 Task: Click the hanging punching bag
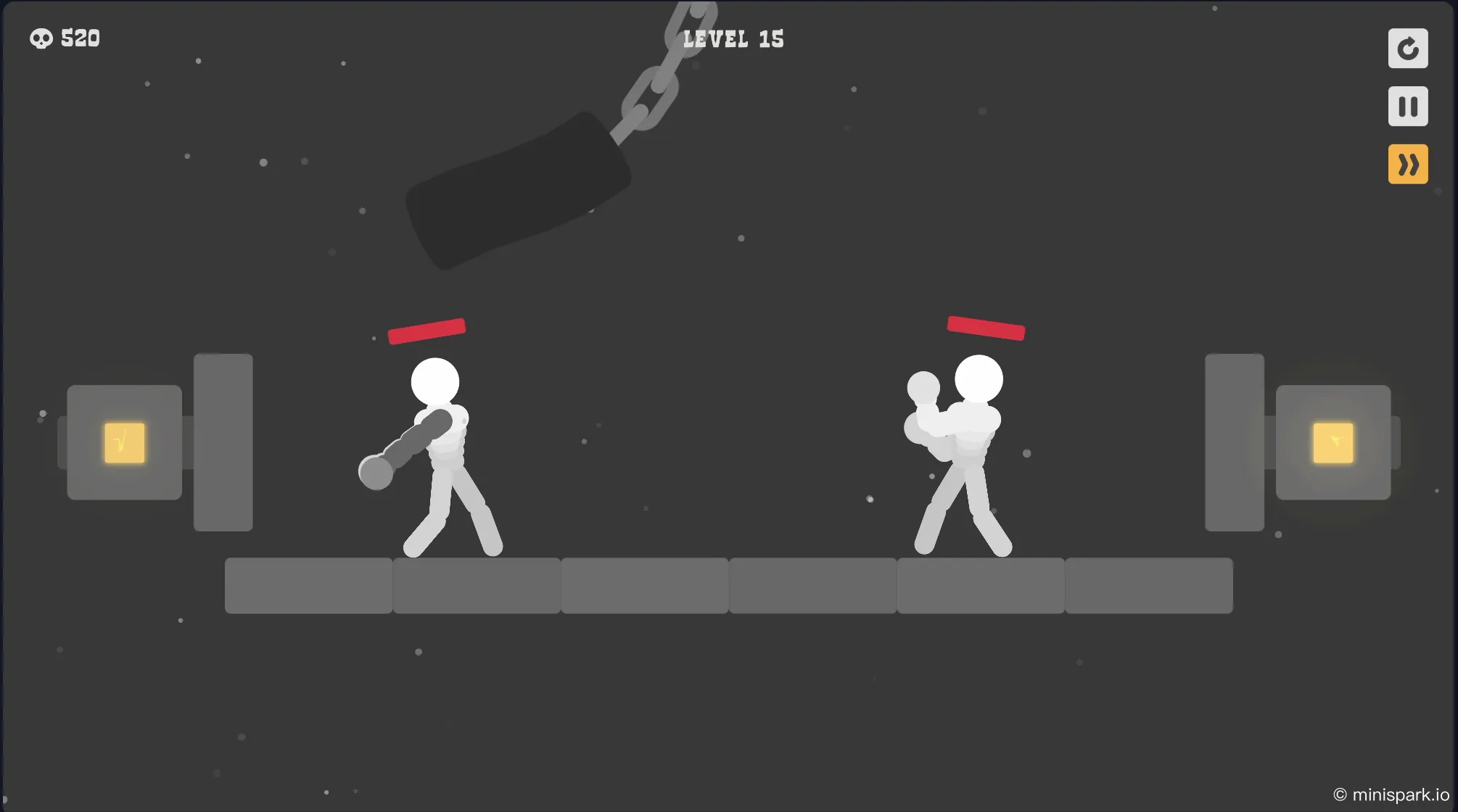pyautogui.click(x=519, y=188)
